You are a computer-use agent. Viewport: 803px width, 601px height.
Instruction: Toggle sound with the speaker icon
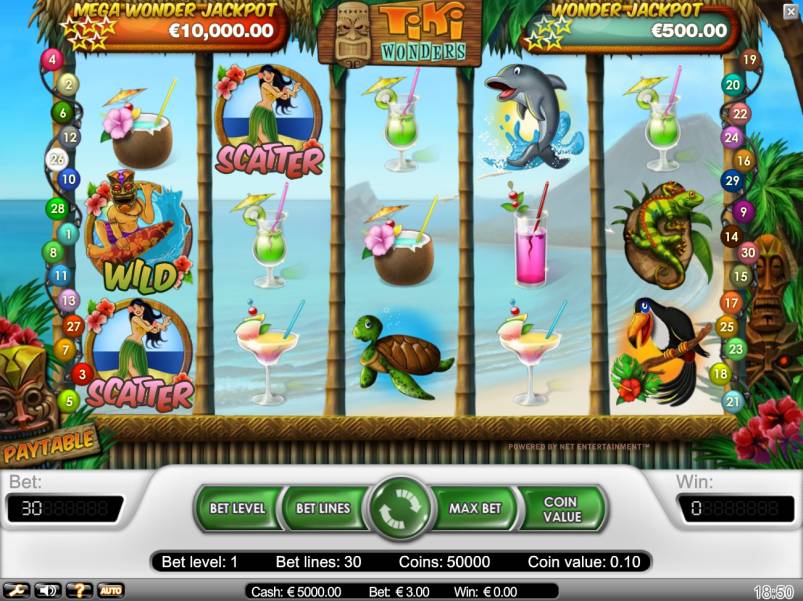click(47, 590)
